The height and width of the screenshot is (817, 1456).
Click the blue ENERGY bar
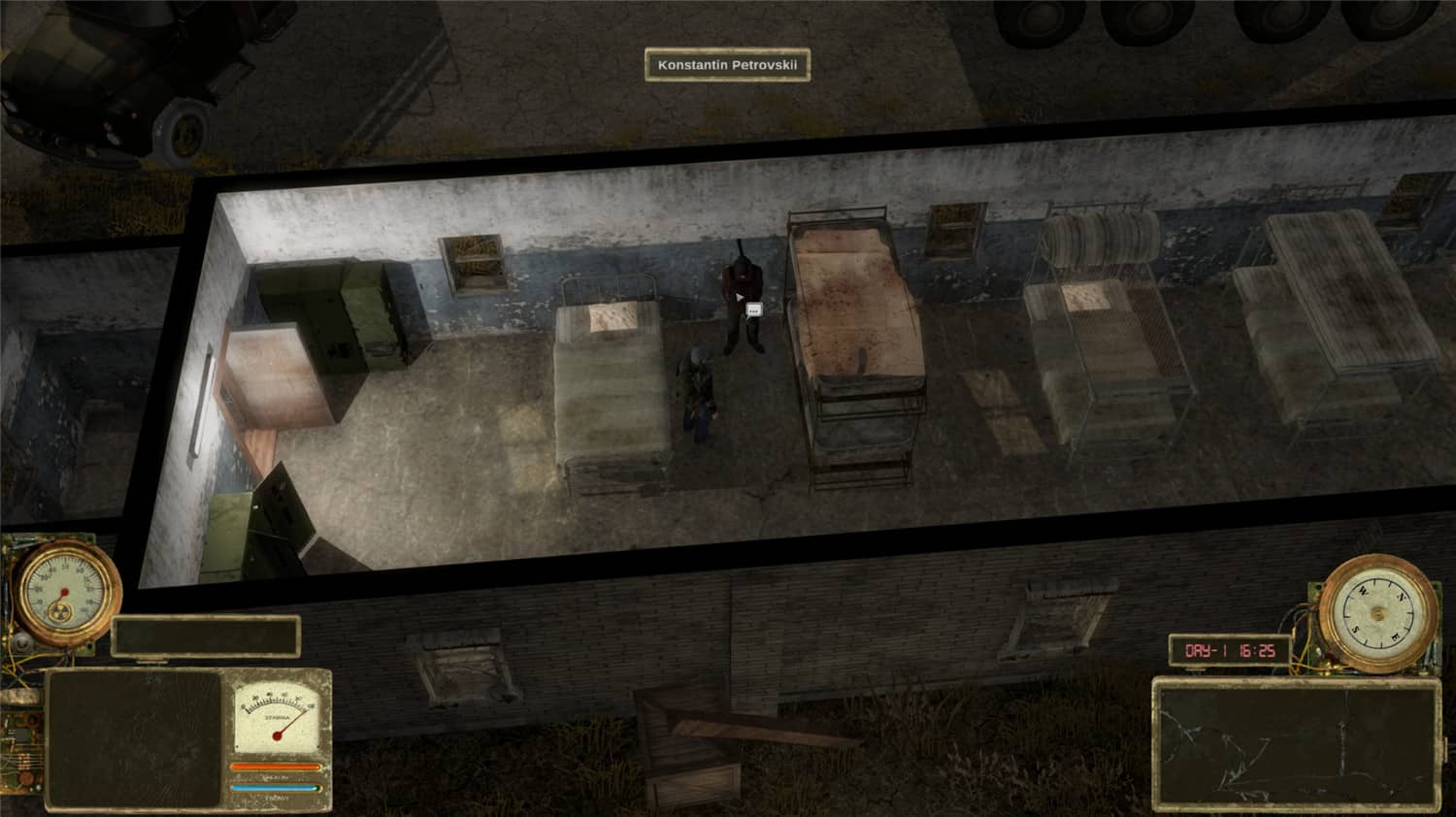tap(274, 788)
